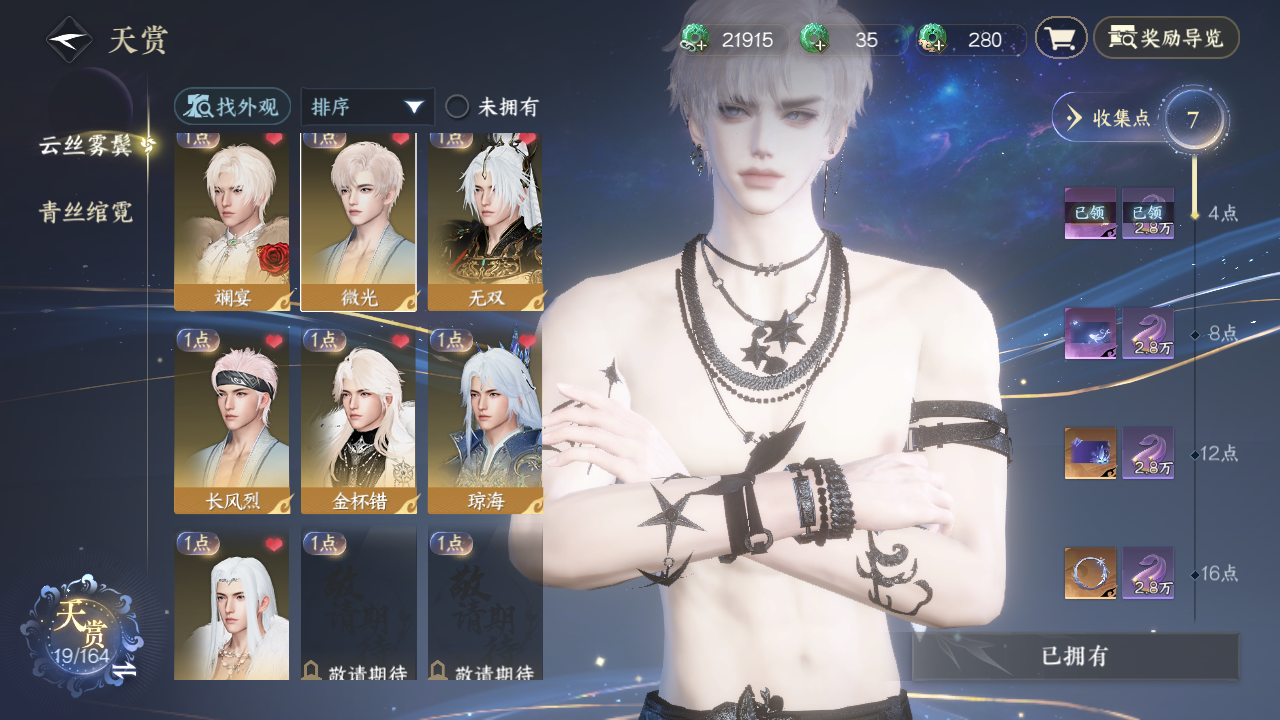1280x720 pixels.
Task: Pick the 无双 hairstyle card
Action: pyautogui.click(x=485, y=222)
